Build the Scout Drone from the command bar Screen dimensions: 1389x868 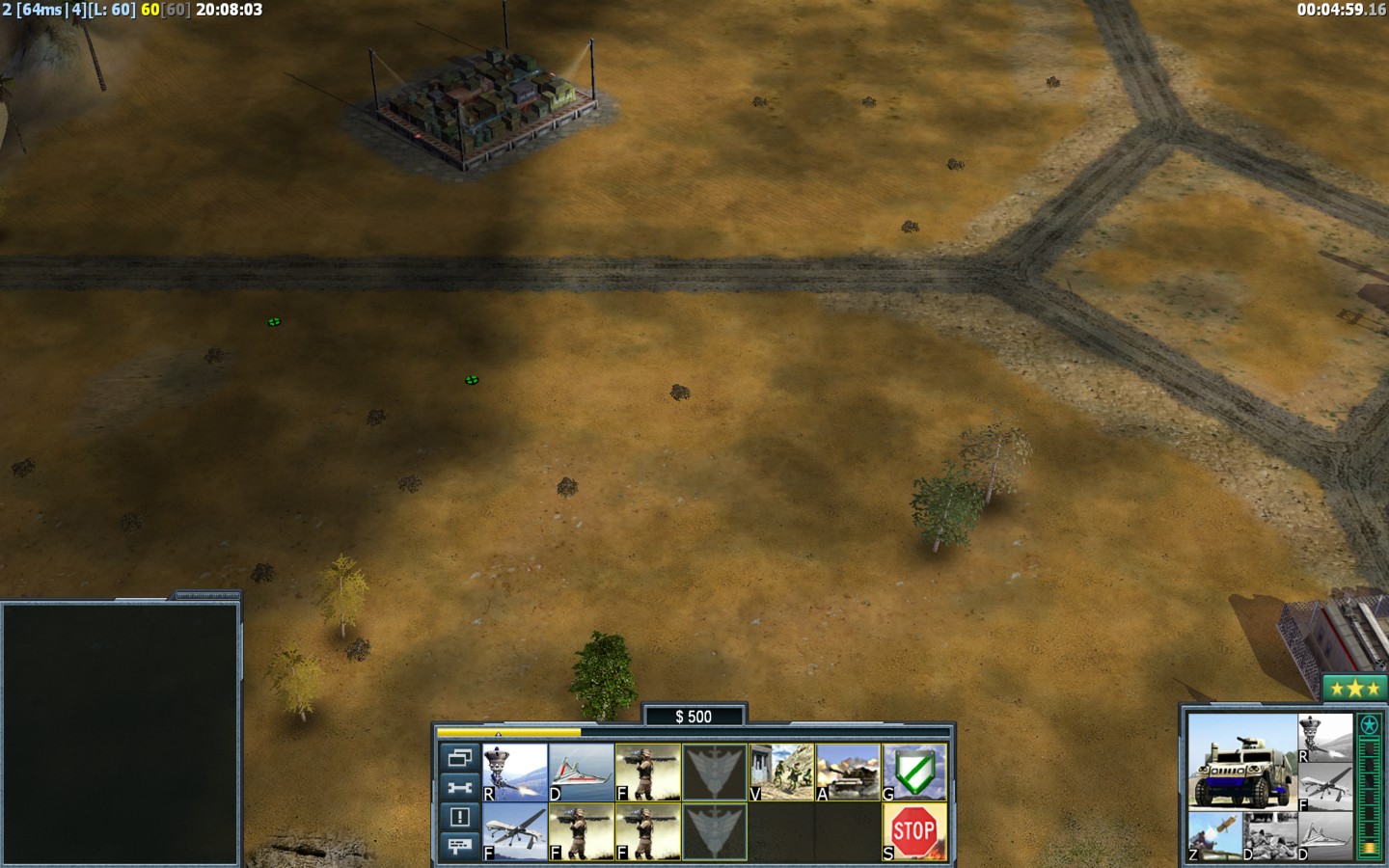581,772
